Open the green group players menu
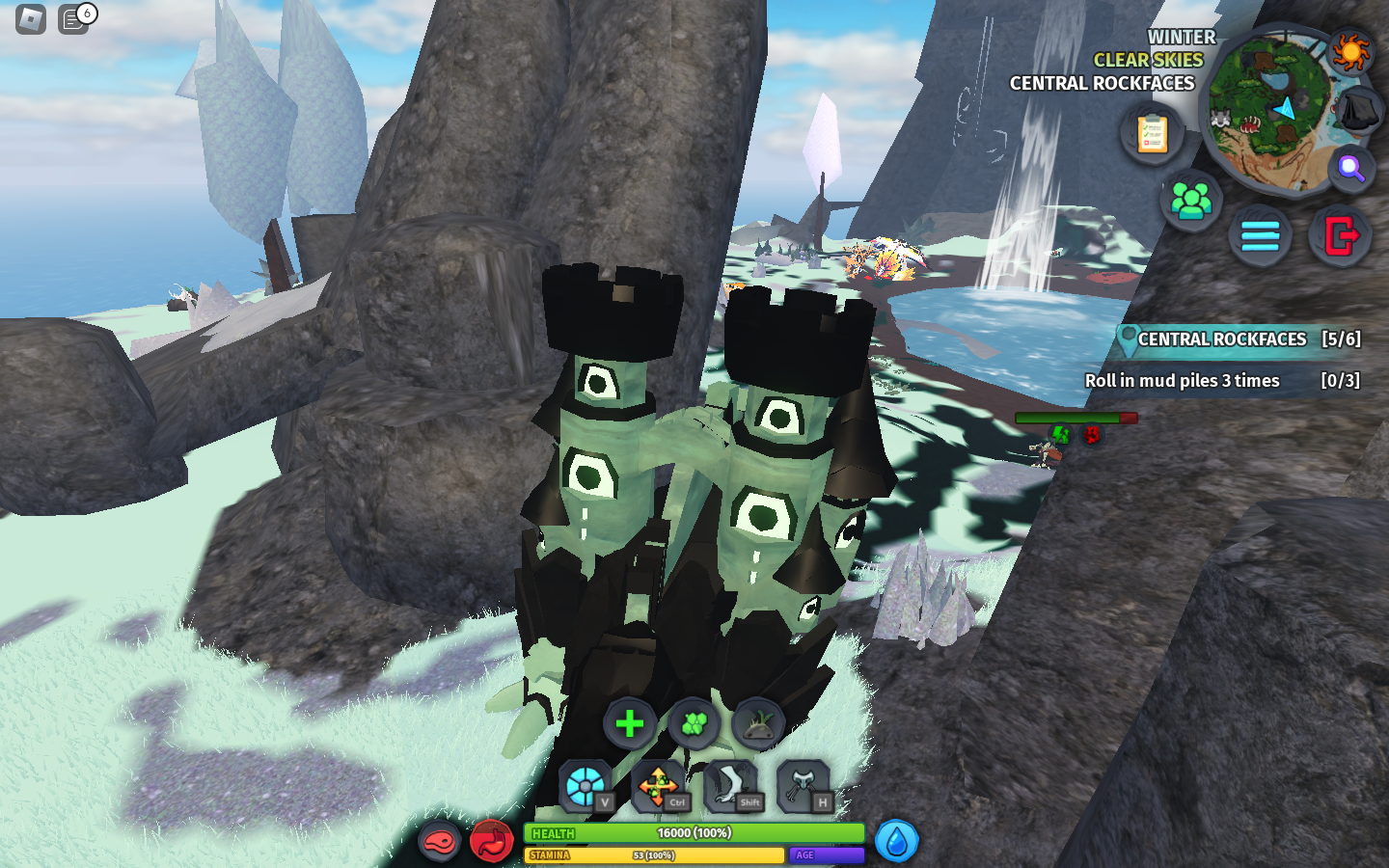The height and width of the screenshot is (868, 1389). coord(1190,201)
